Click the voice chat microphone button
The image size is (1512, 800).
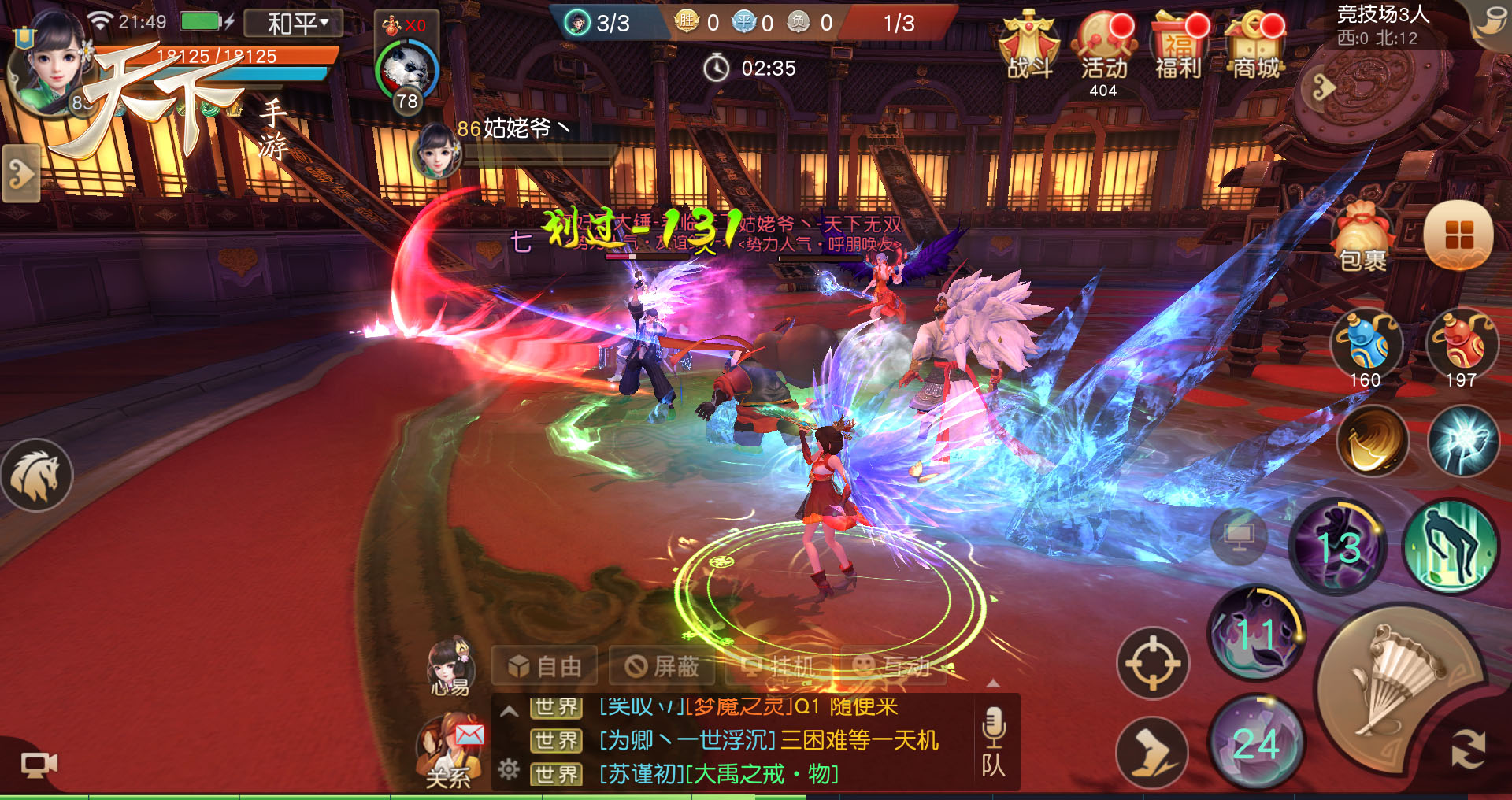(x=994, y=728)
